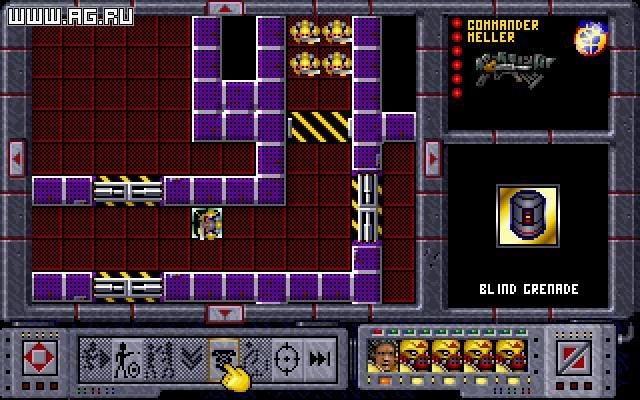Image resolution: width=640 pixels, height=400 pixels.
Task: Select the unmasked commander portrait
Action: [x=382, y=355]
